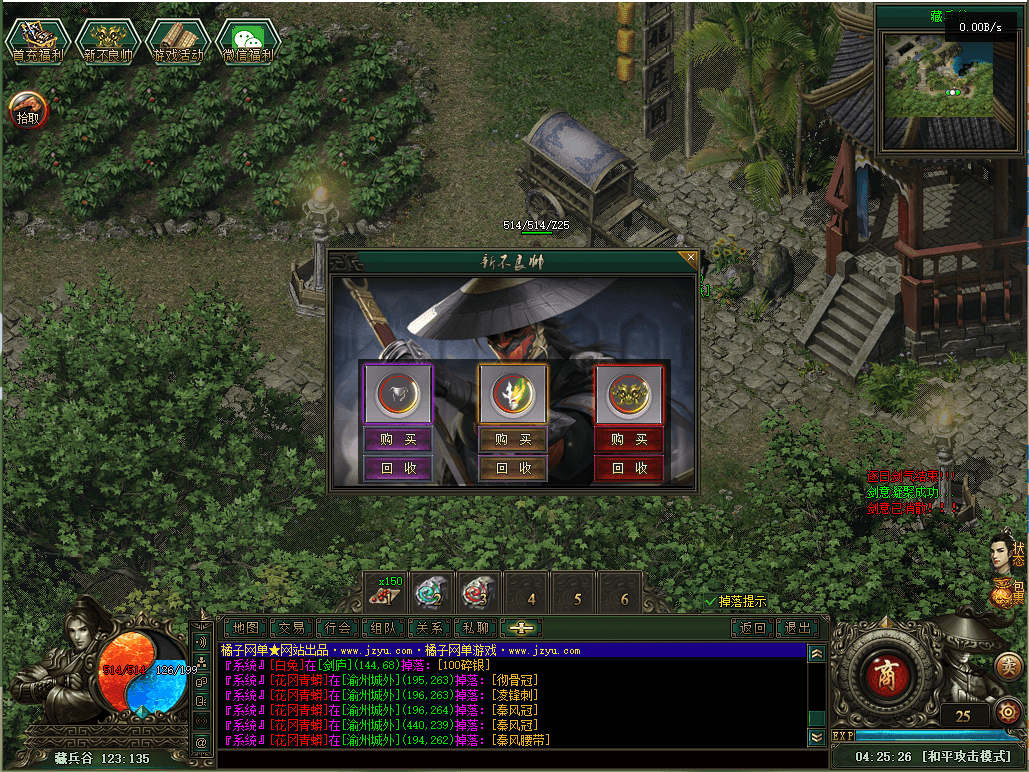Toggle the 掉落提示 drop notice checkbox
1029x772 pixels.
click(711, 601)
